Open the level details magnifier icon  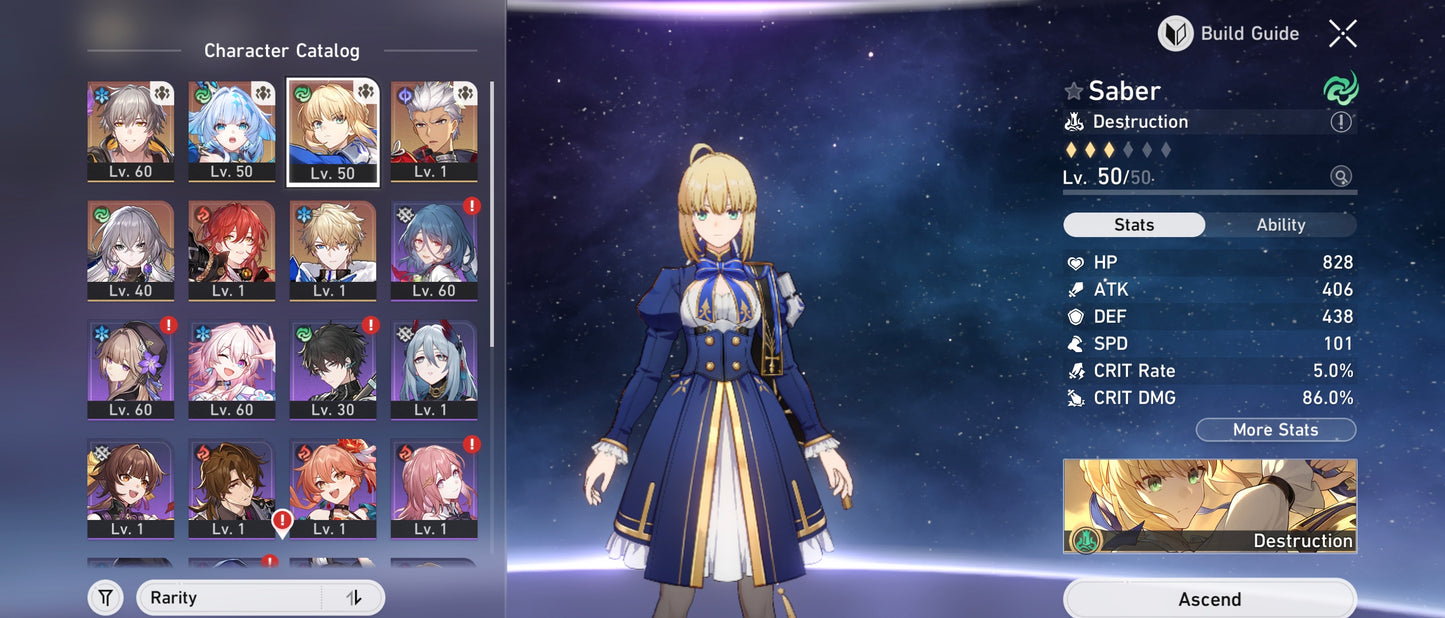coord(1341,177)
